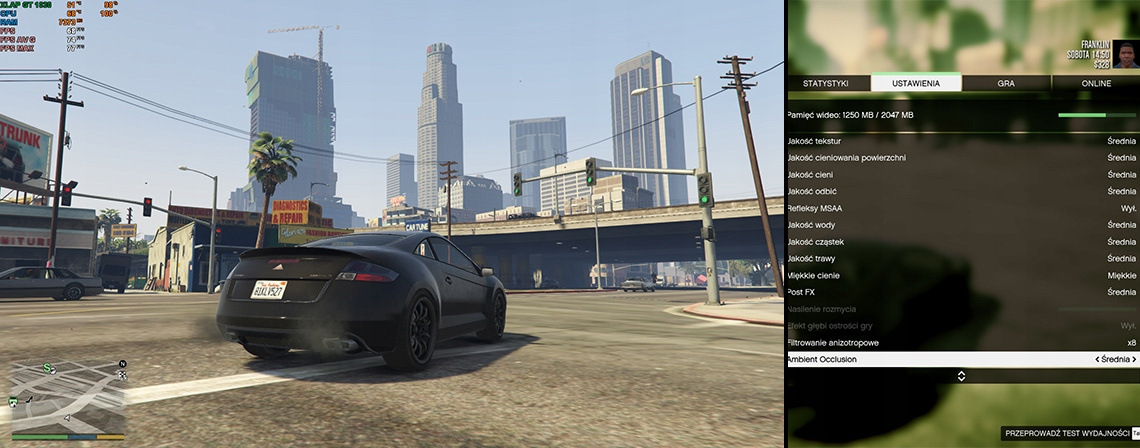
Task: Click left arrow on Ambient Occlusion
Action: 1098,360
